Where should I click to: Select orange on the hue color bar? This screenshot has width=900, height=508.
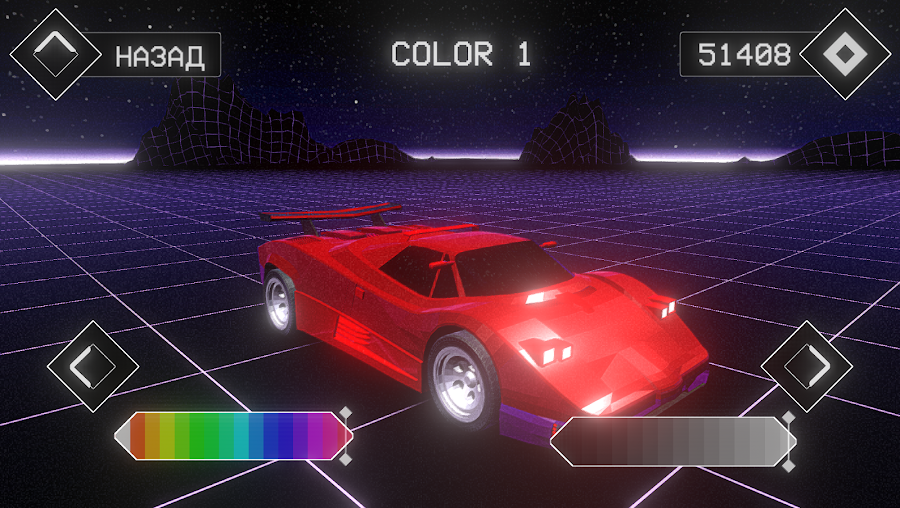(x=153, y=437)
